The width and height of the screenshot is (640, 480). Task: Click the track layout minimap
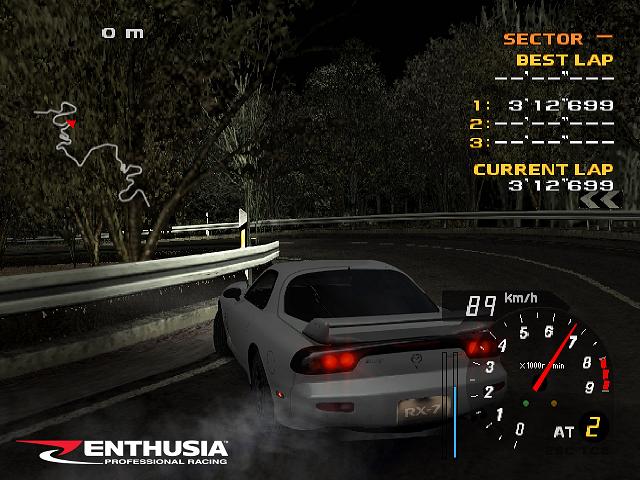click(93, 152)
